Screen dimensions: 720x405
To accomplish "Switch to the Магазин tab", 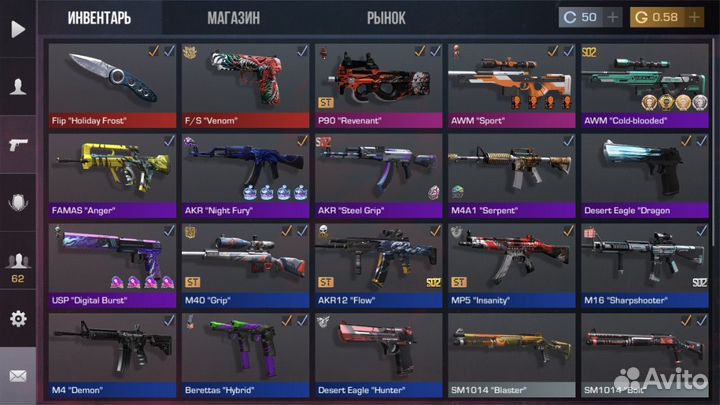I will point(234,17).
